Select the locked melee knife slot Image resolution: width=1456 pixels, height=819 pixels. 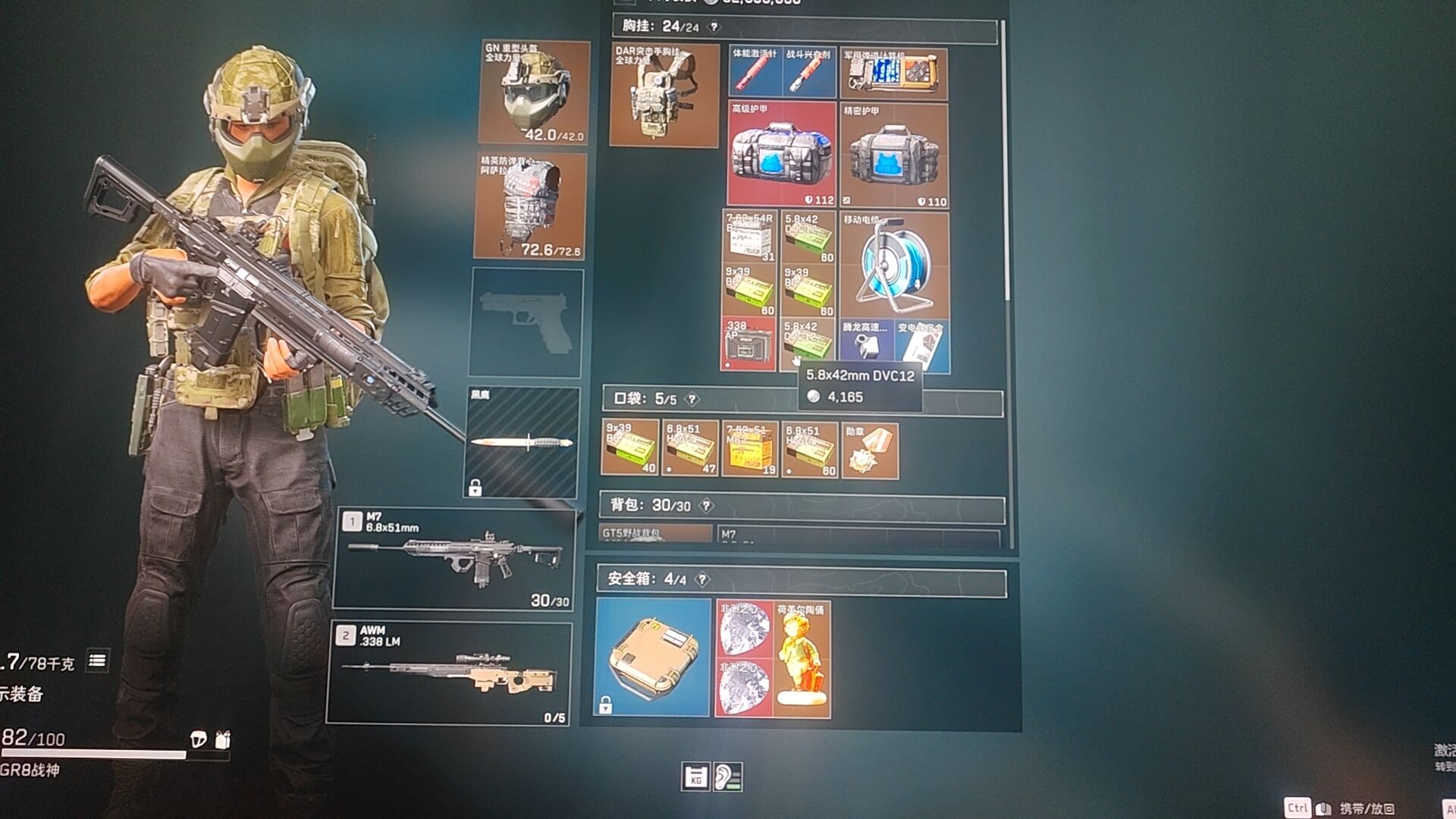tap(522, 442)
